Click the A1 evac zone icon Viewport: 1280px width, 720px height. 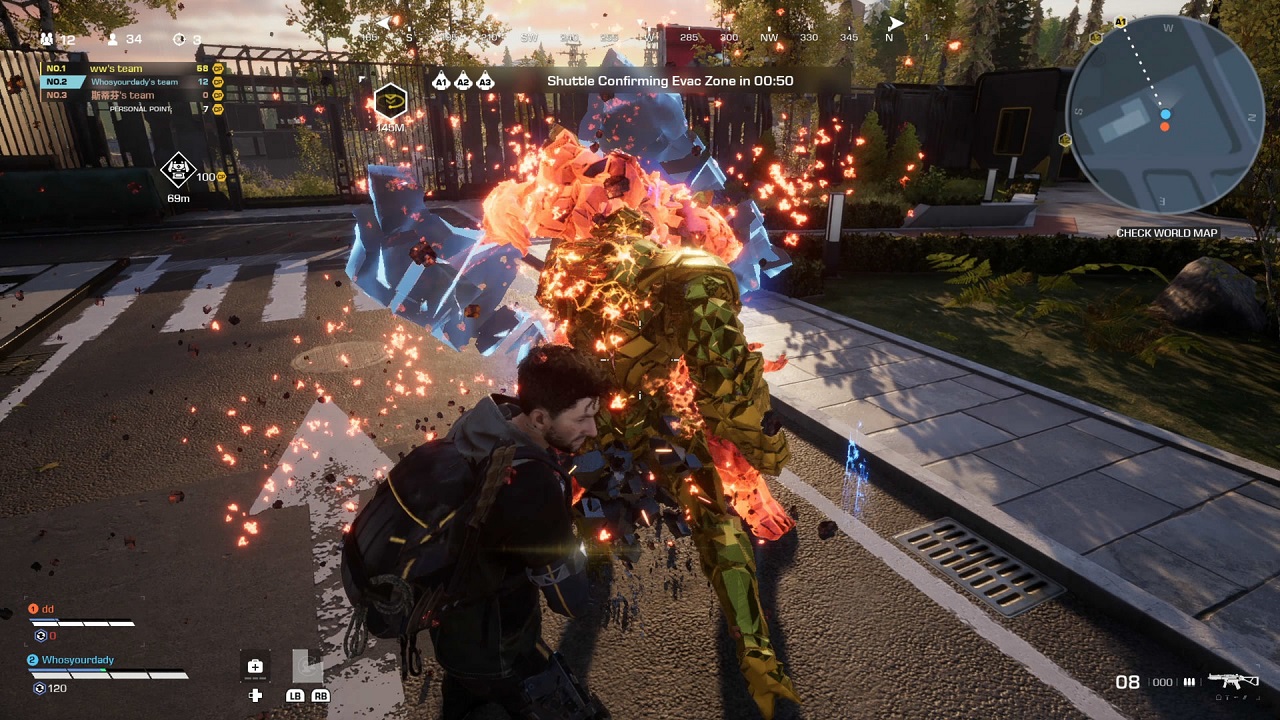(441, 82)
